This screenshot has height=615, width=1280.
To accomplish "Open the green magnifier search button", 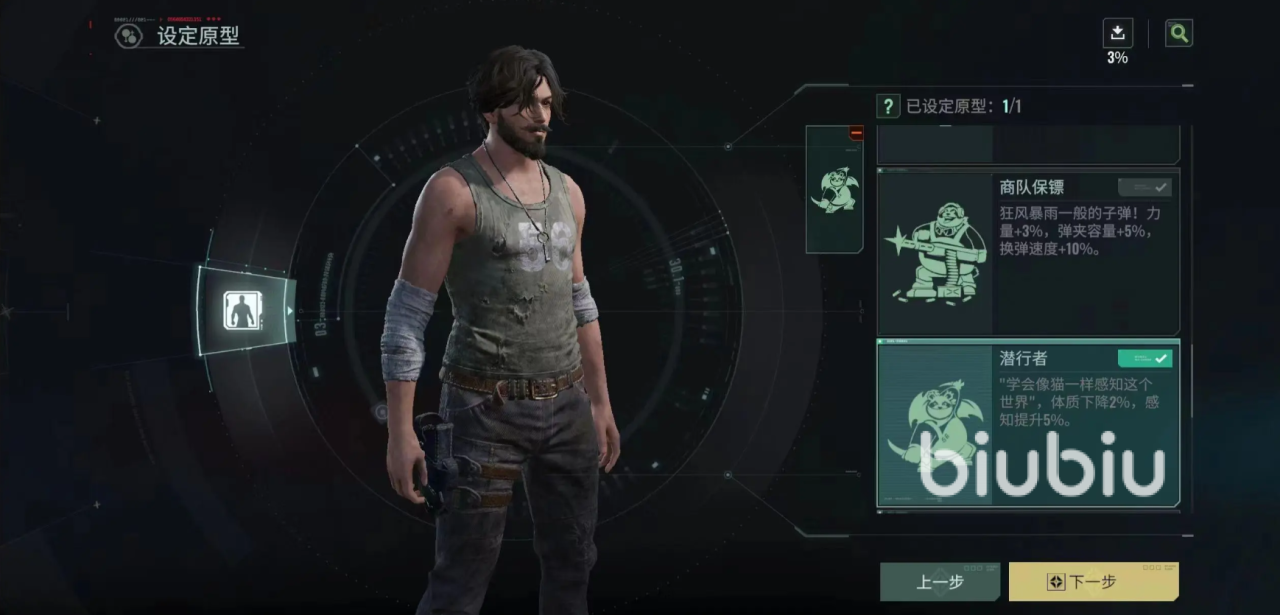I will click(1179, 33).
